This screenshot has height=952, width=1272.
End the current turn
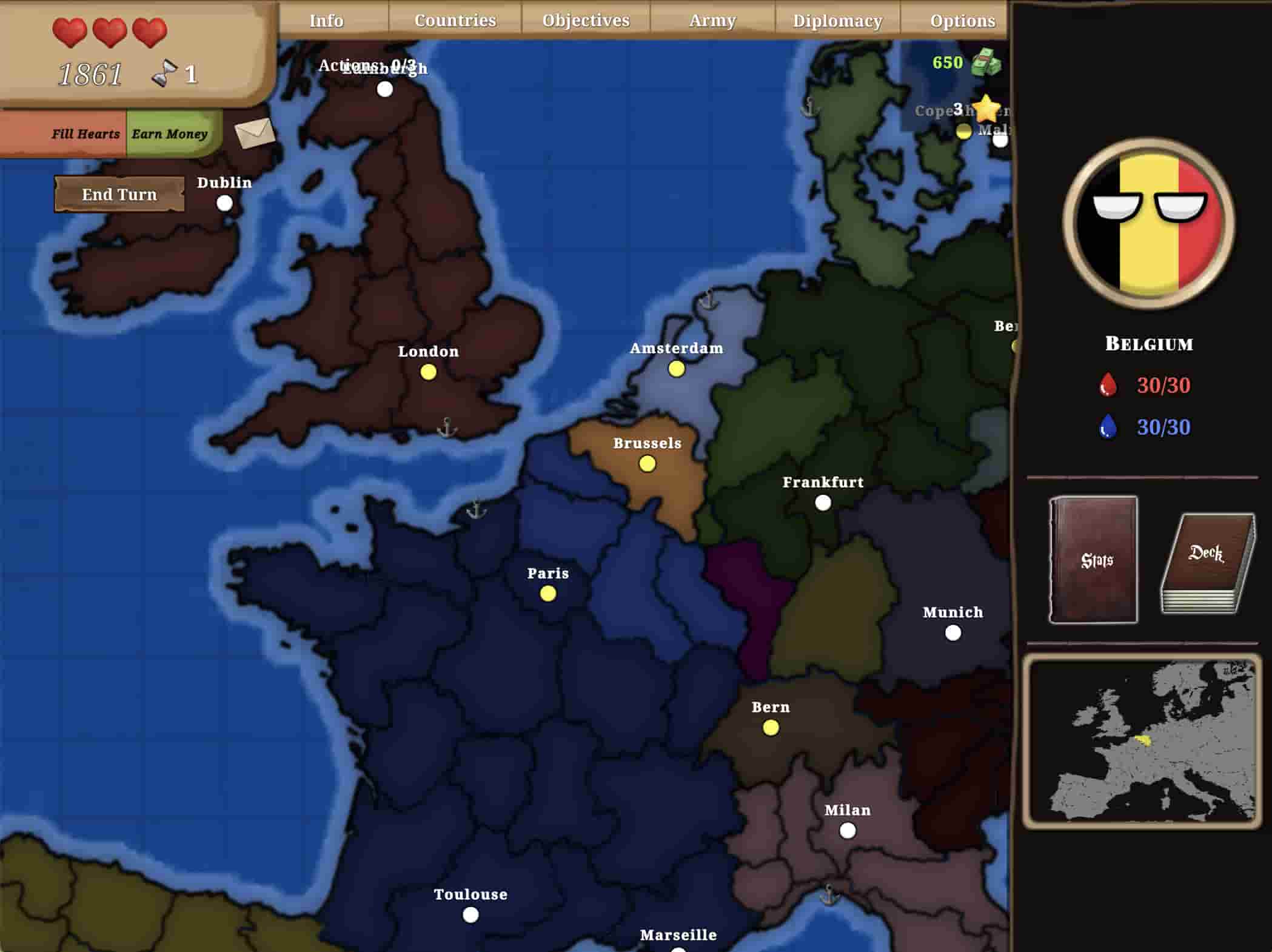119,194
